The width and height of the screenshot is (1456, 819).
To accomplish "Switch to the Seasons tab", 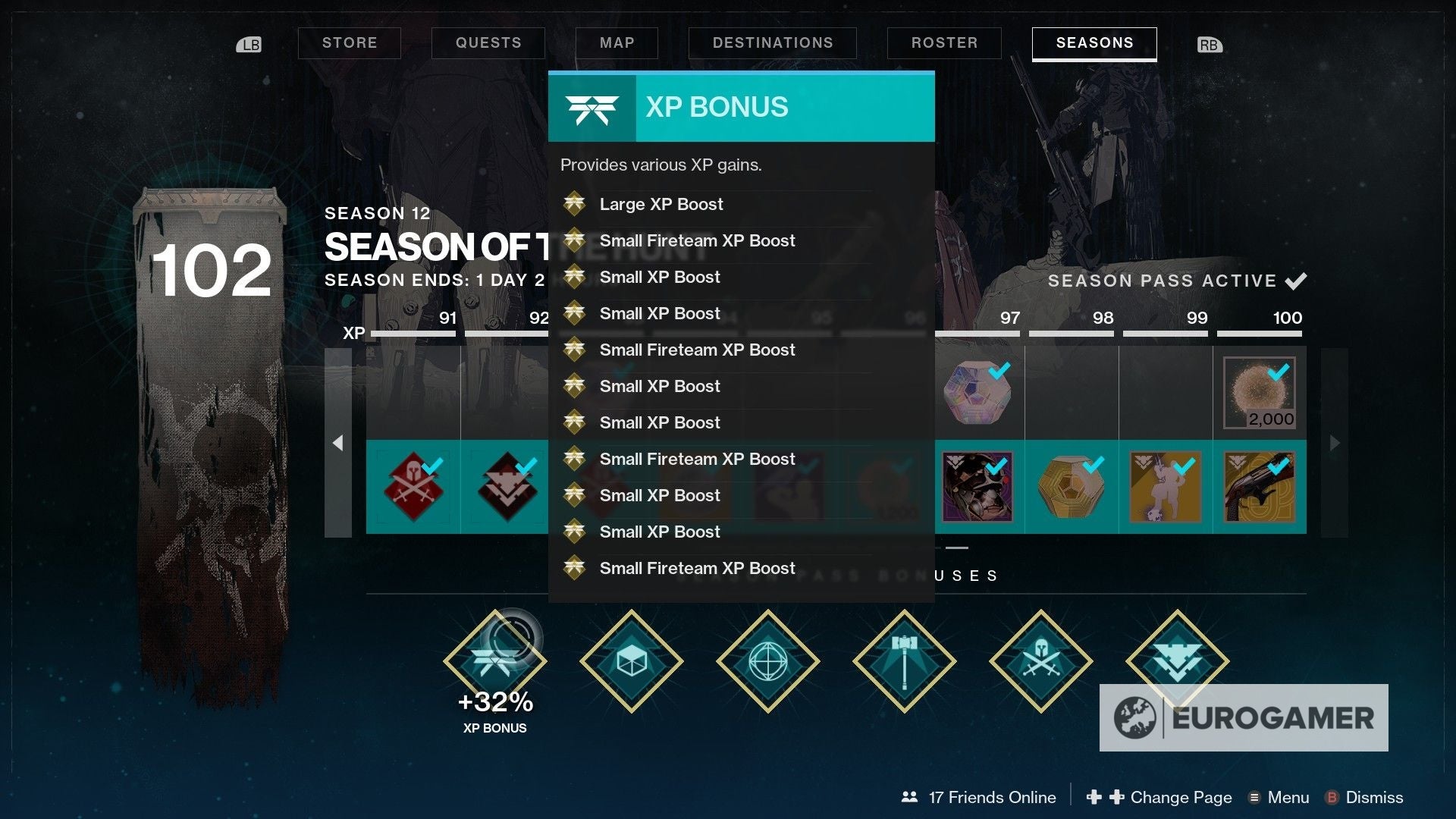I will 1094,43.
